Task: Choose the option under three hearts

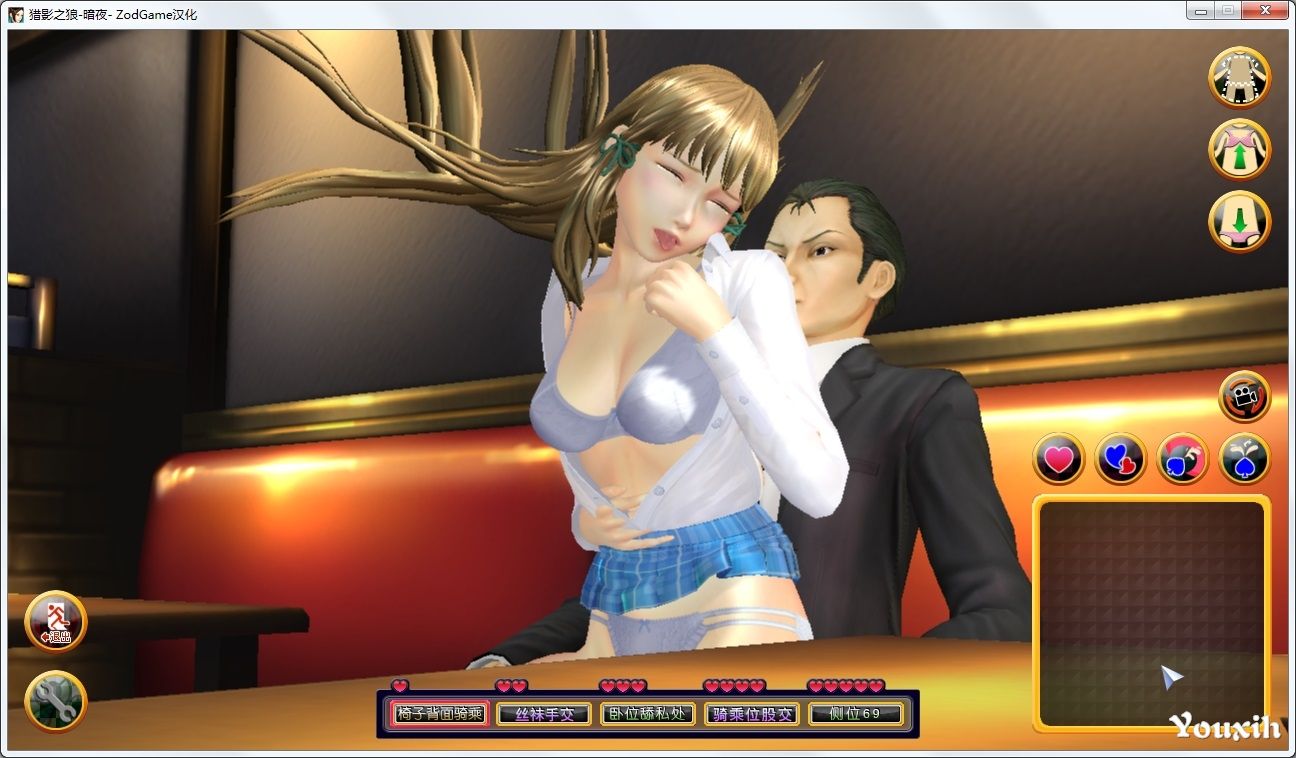Action: pos(649,714)
